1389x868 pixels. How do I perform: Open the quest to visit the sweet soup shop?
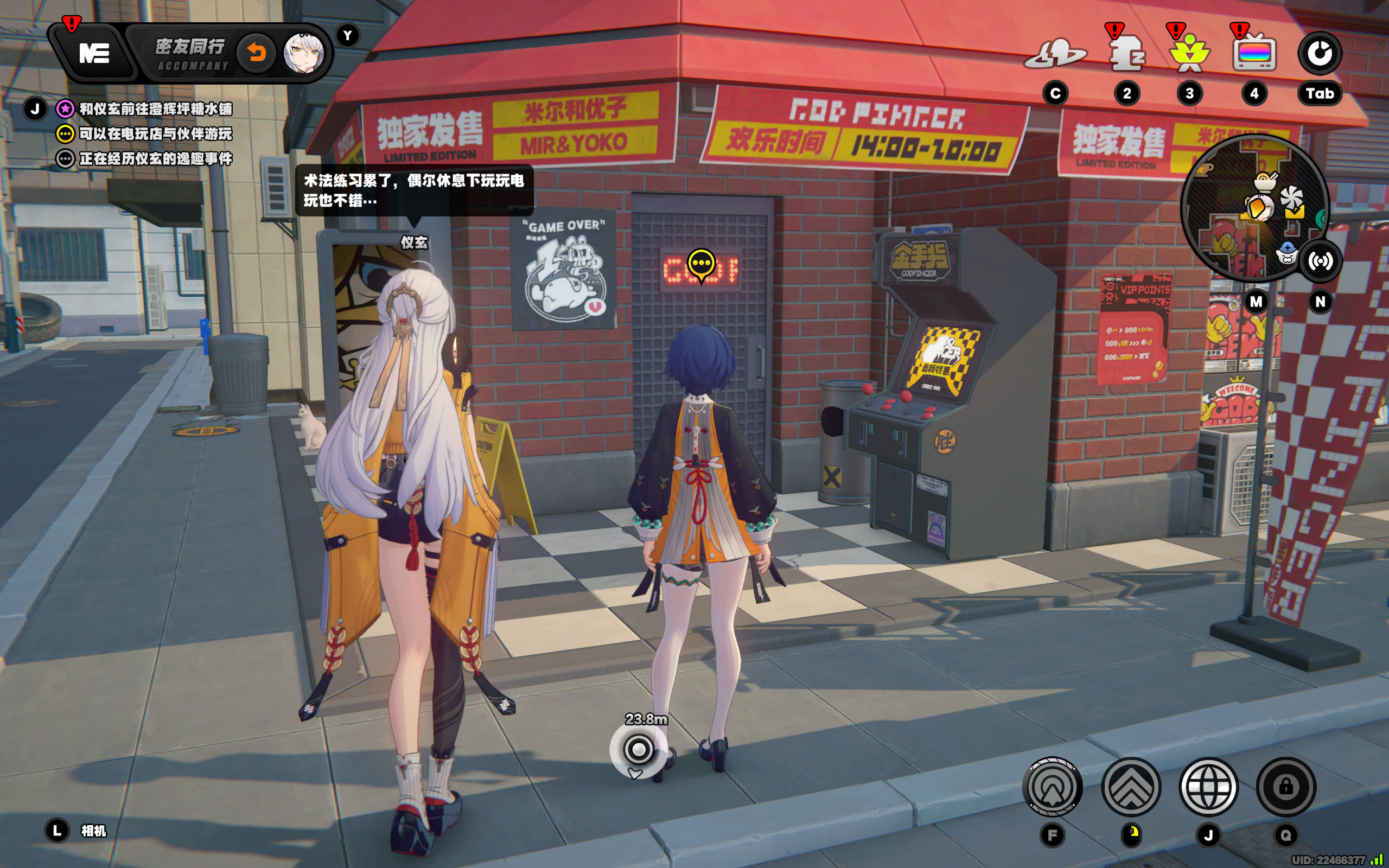[x=155, y=108]
